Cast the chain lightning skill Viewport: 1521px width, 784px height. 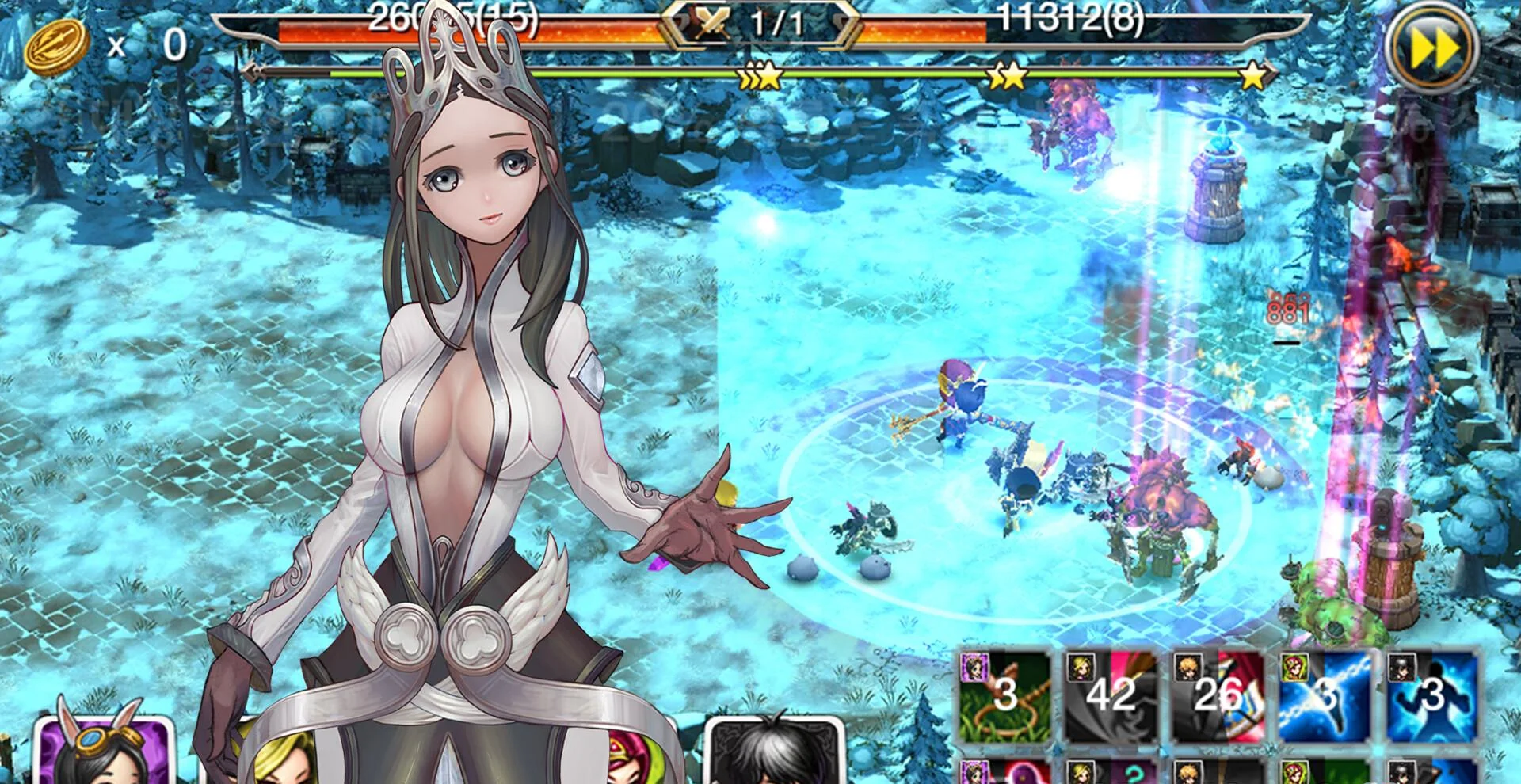(1325, 695)
